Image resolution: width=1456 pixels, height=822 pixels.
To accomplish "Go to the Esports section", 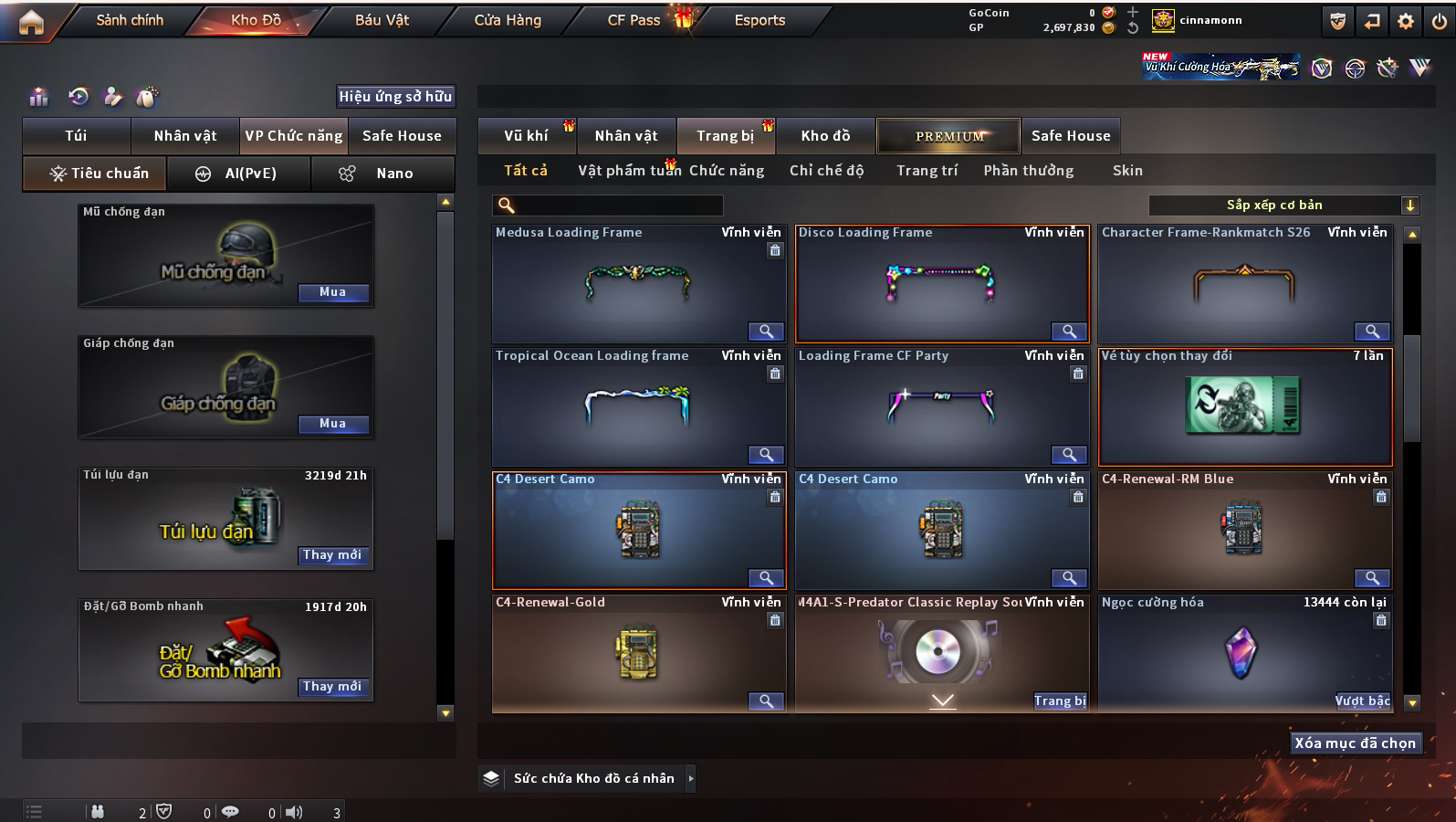I will pos(759,20).
